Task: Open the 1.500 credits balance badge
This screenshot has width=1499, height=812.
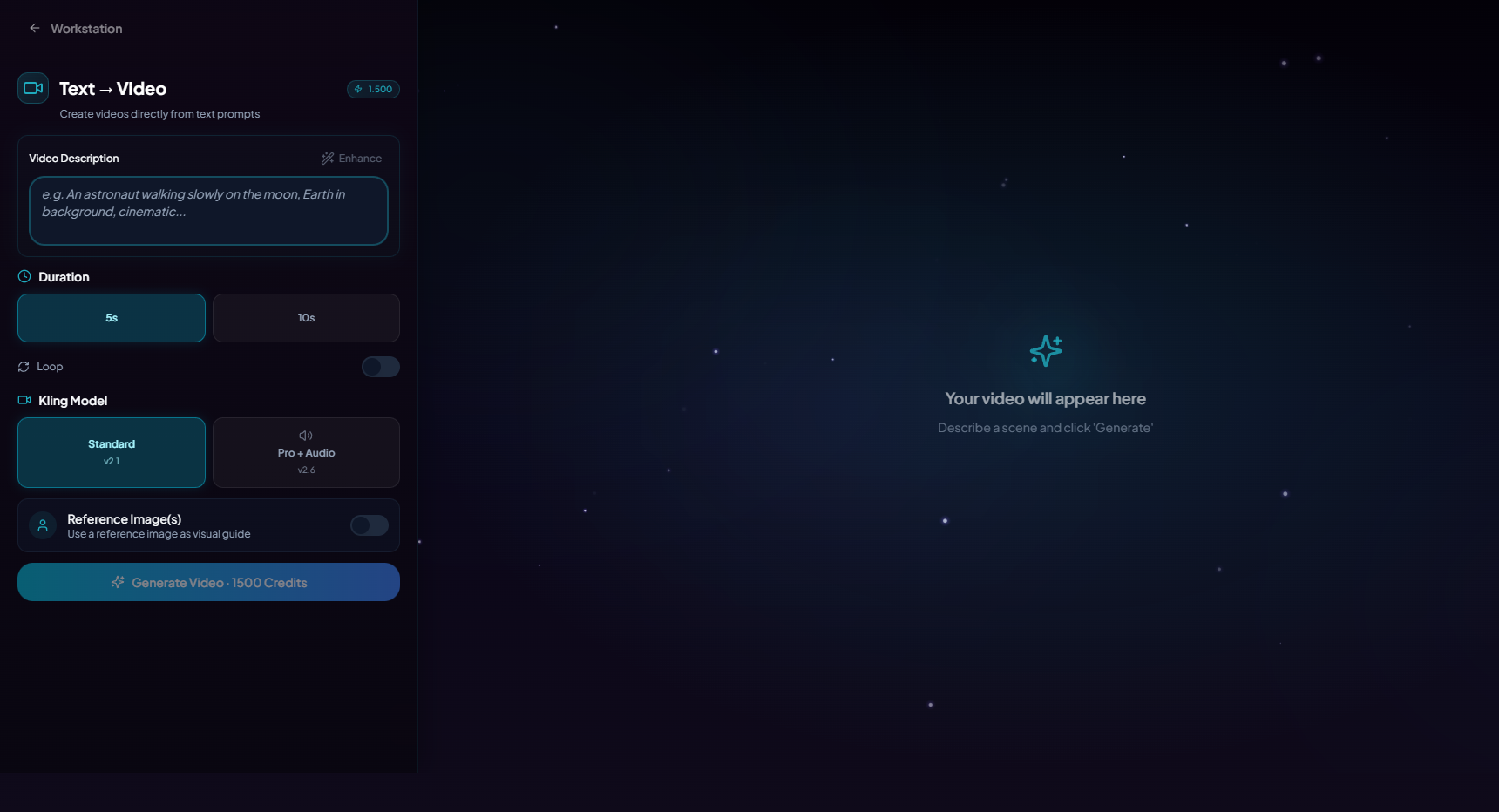Action: coord(373,89)
